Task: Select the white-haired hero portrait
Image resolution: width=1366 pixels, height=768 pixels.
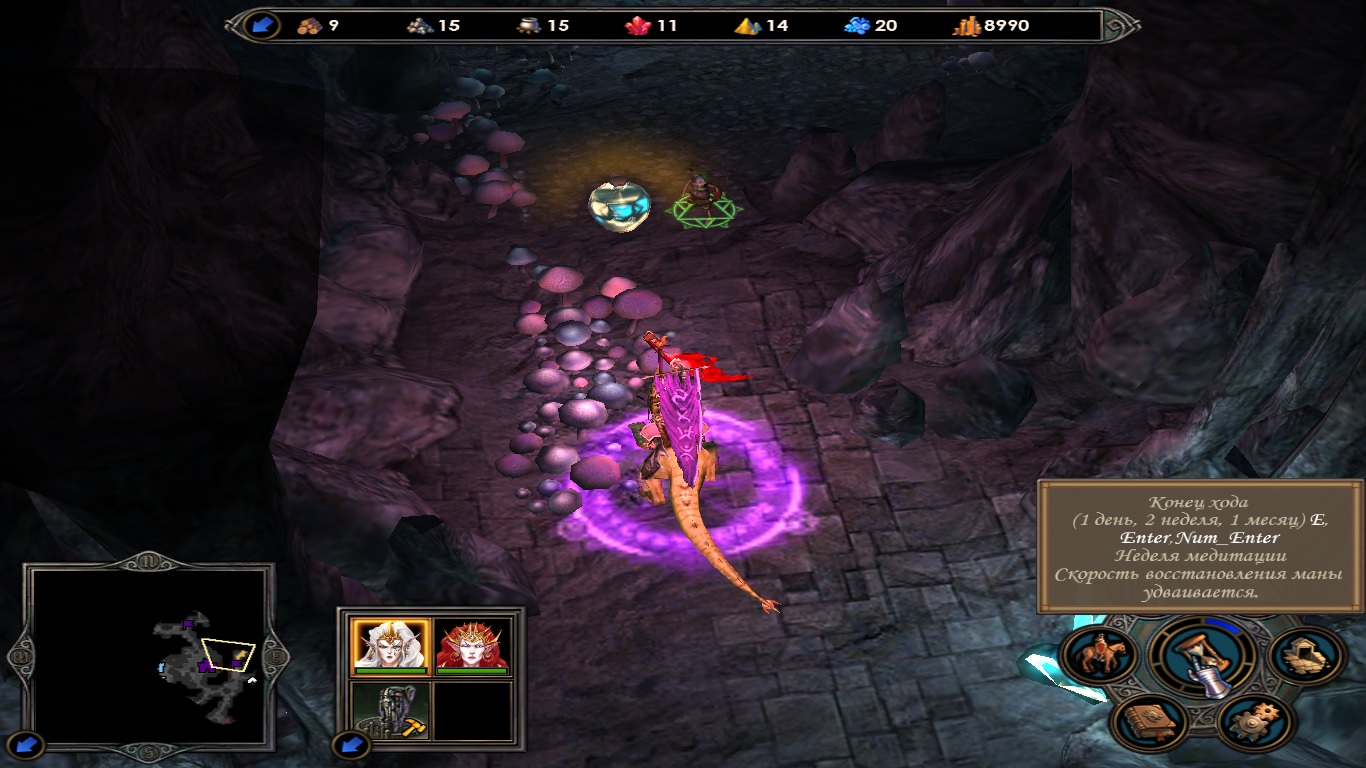Action: 391,646
